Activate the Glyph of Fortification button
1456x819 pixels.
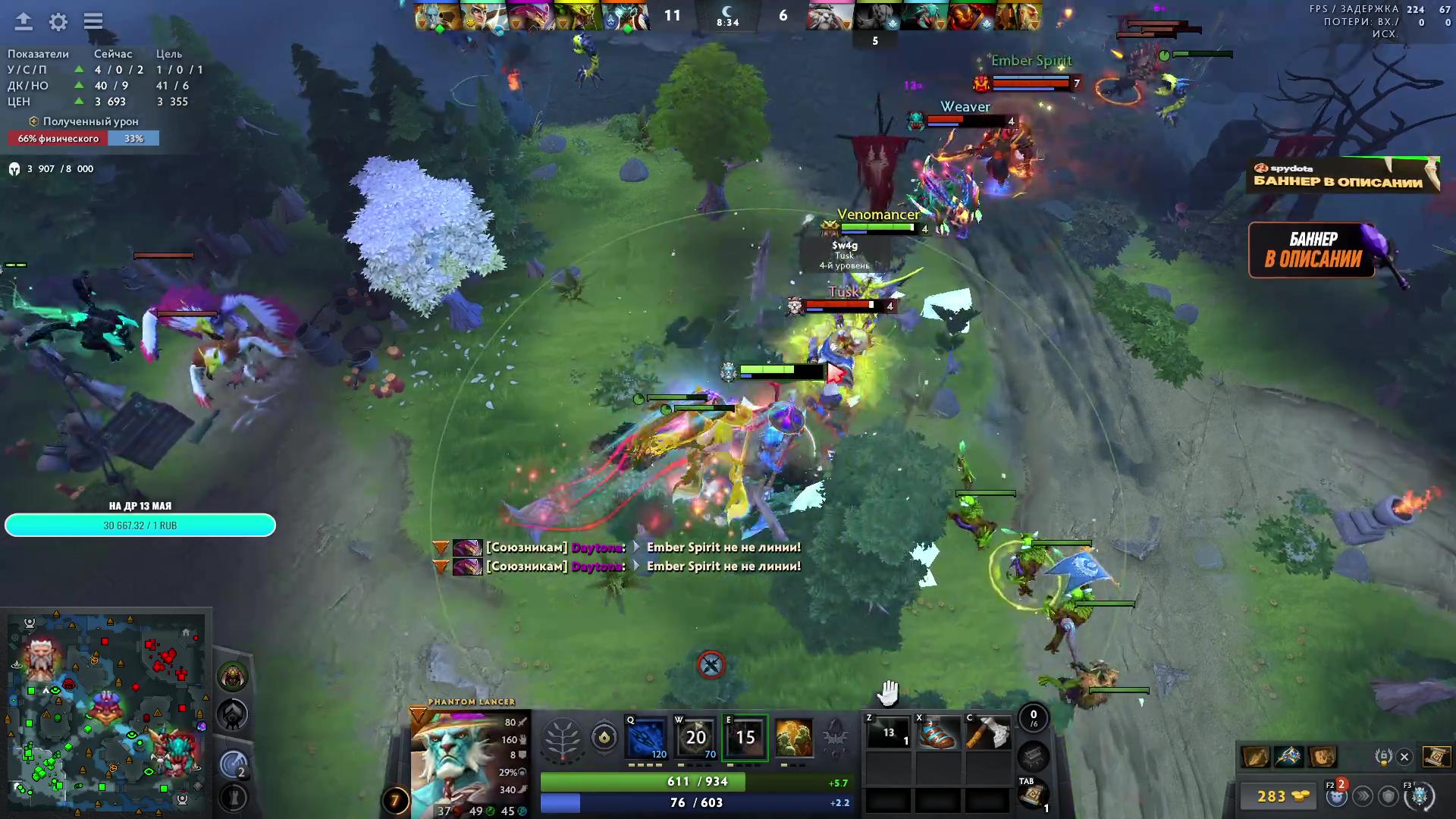[x=234, y=797]
